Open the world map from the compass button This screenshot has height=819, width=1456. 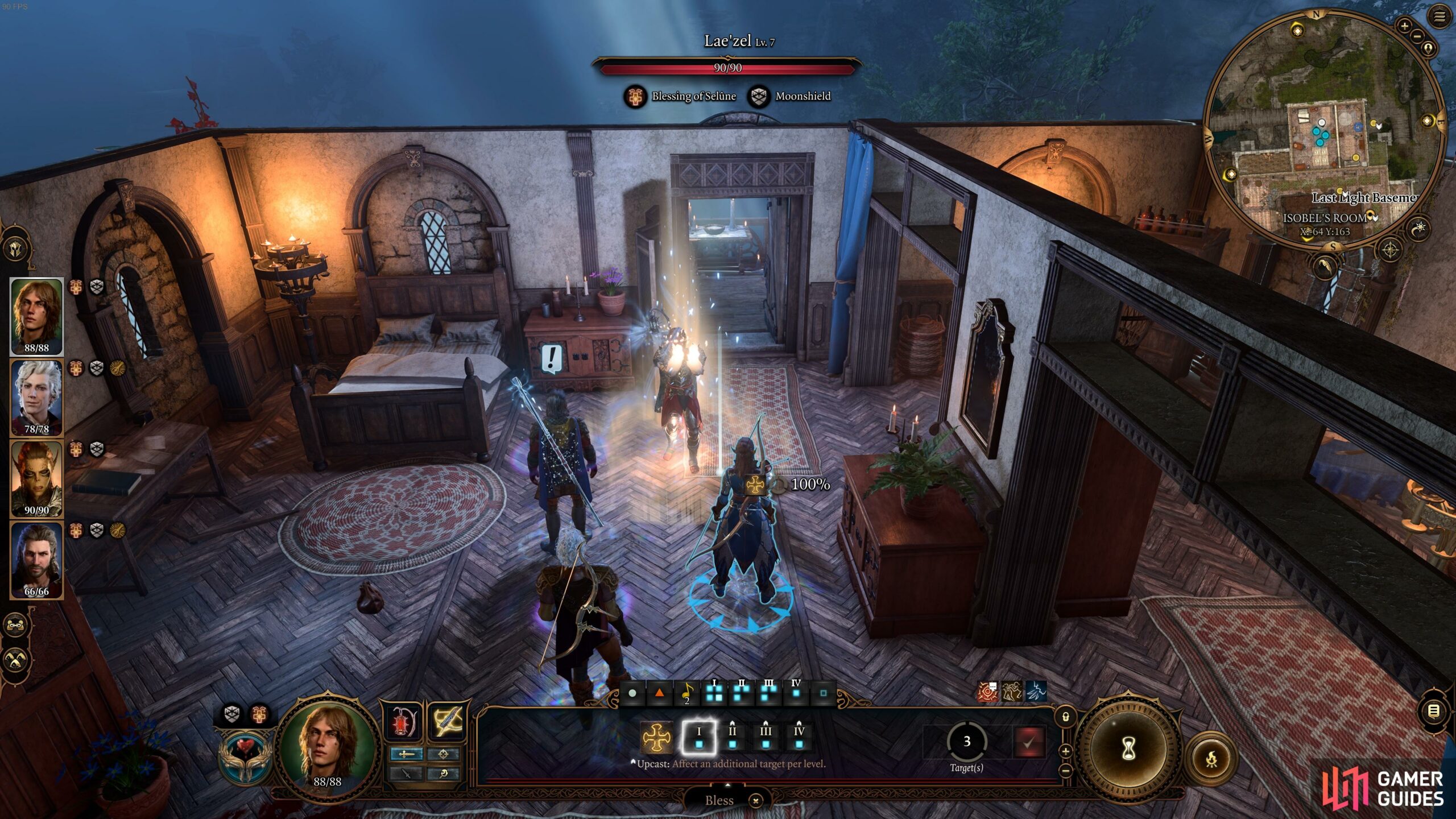tap(1390, 249)
